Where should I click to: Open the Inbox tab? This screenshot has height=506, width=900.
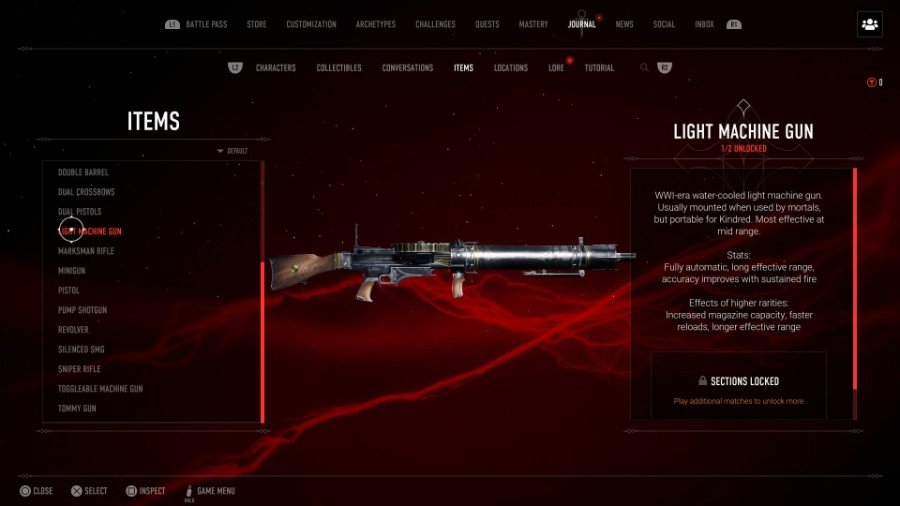tap(703, 24)
